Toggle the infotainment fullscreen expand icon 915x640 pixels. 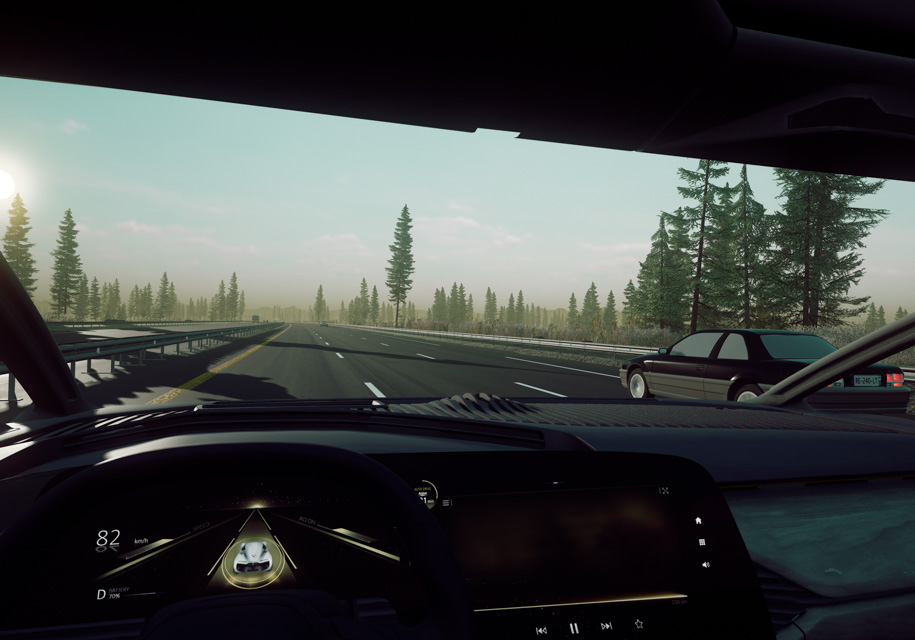(664, 491)
